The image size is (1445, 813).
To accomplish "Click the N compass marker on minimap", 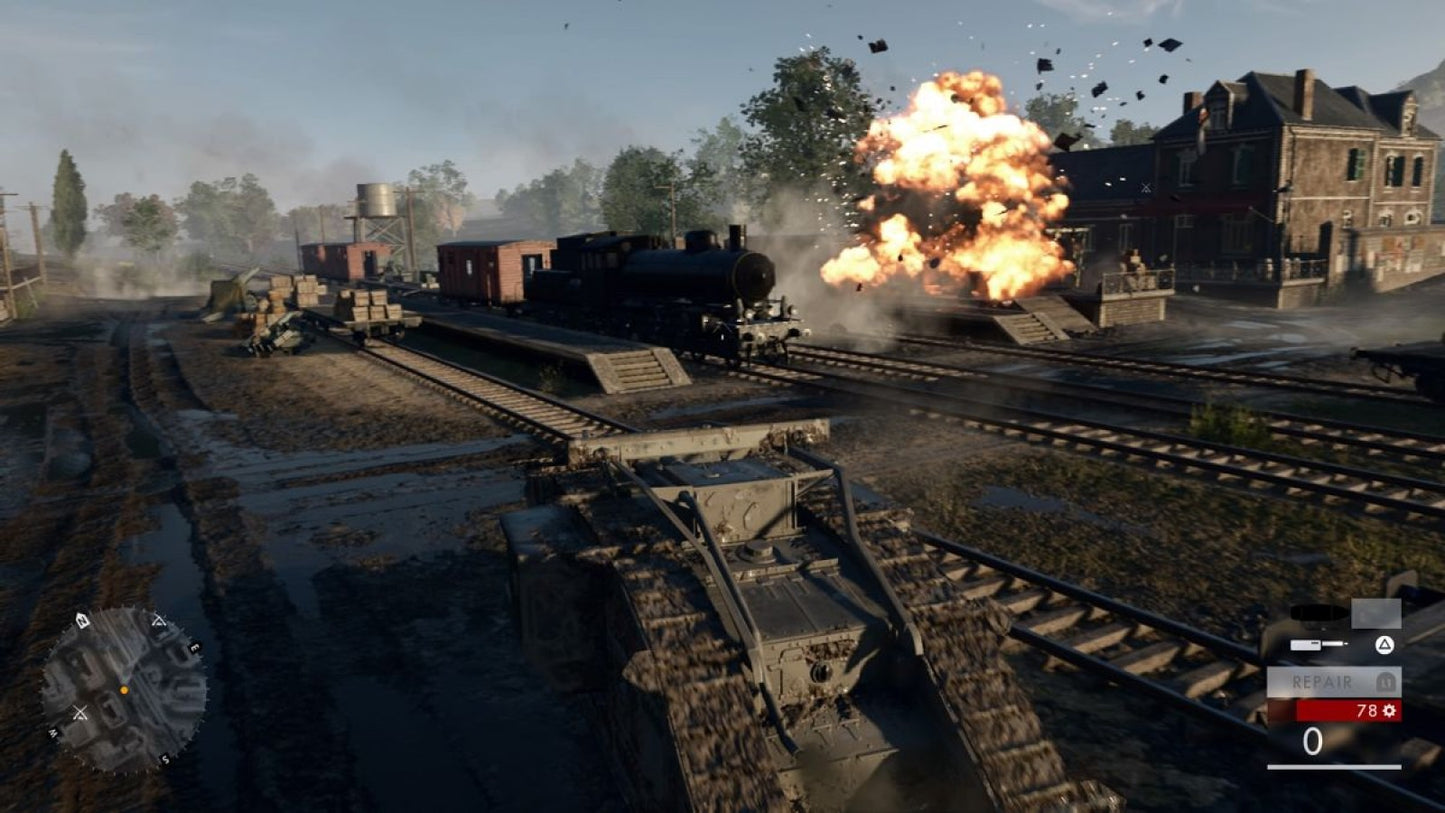I will [80, 620].
